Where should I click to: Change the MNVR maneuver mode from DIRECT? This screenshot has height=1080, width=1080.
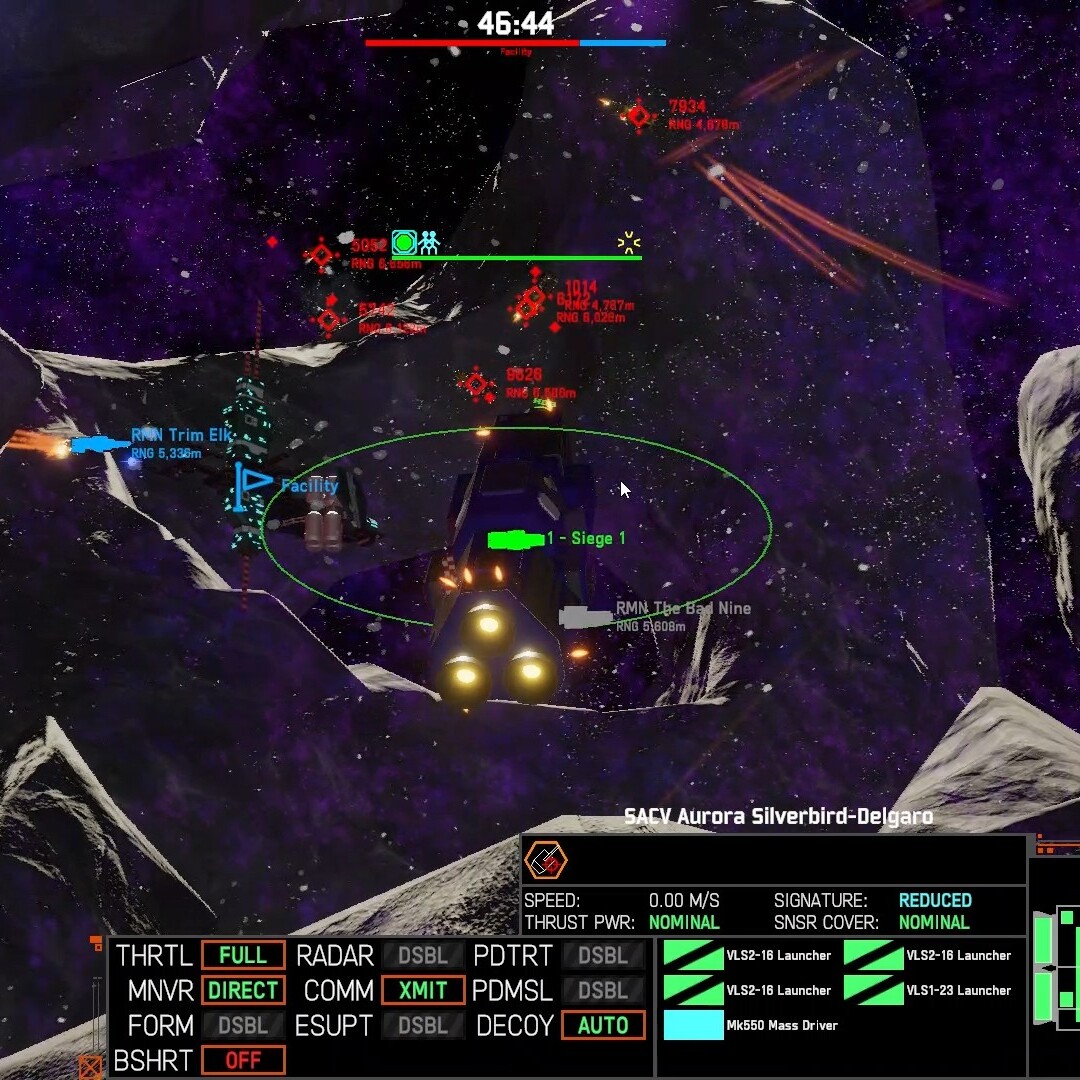pyautogui.click(x=243, y=990)
